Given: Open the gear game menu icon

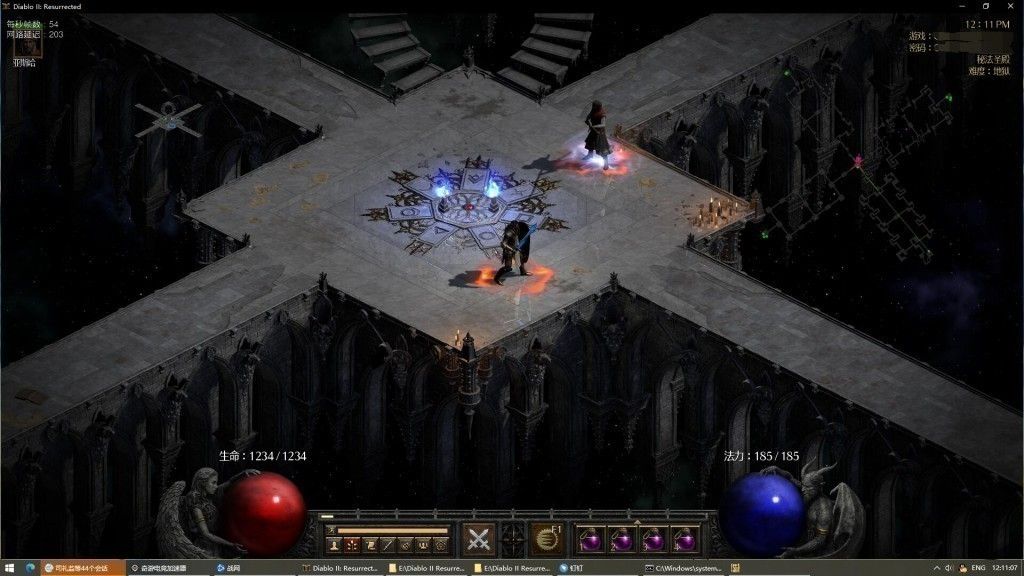Looking at the screenshot, I should point(440,545).
